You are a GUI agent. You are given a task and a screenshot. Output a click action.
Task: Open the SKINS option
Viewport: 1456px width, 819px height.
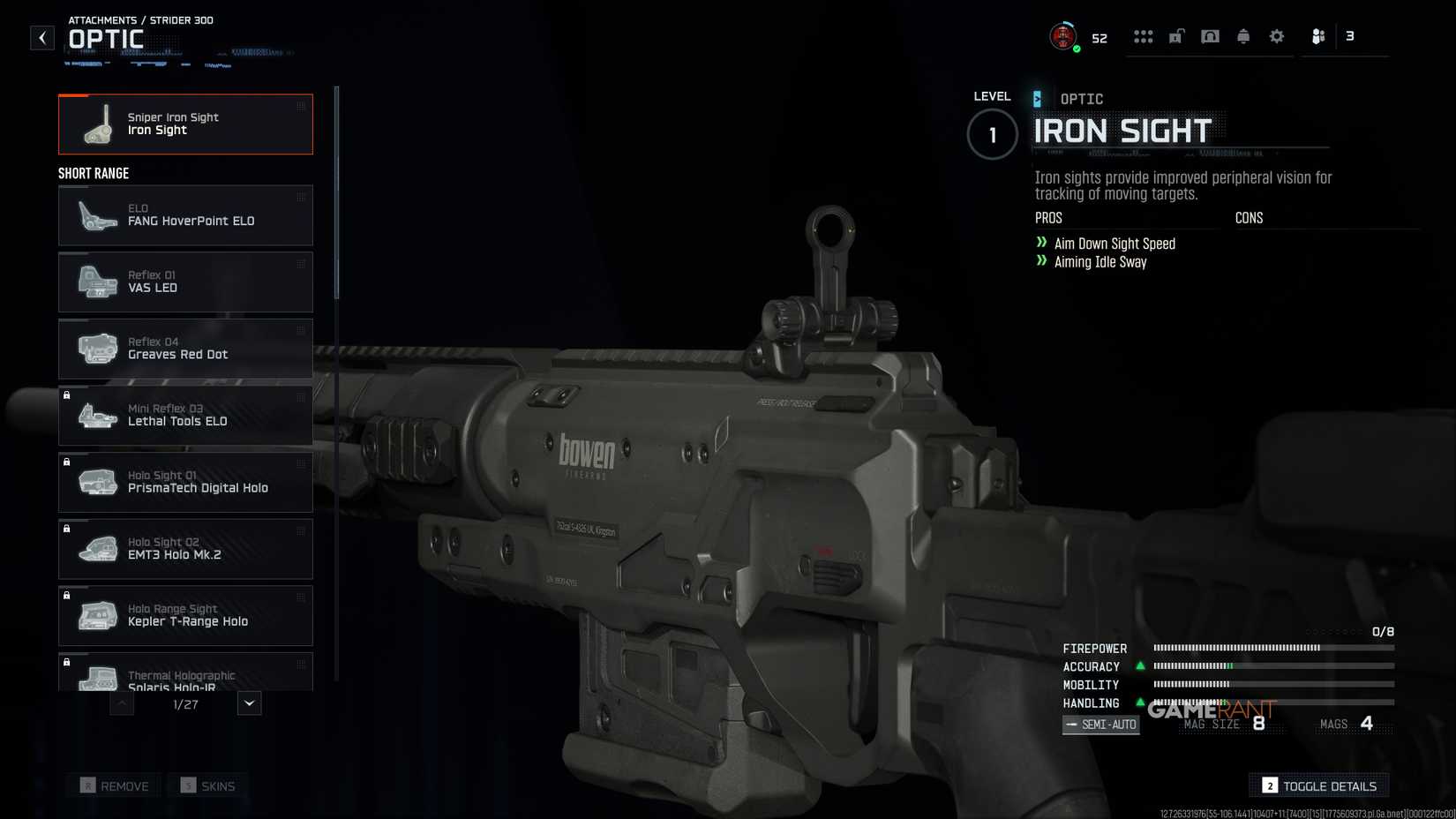pyautogui.click(x=207, y=785)
